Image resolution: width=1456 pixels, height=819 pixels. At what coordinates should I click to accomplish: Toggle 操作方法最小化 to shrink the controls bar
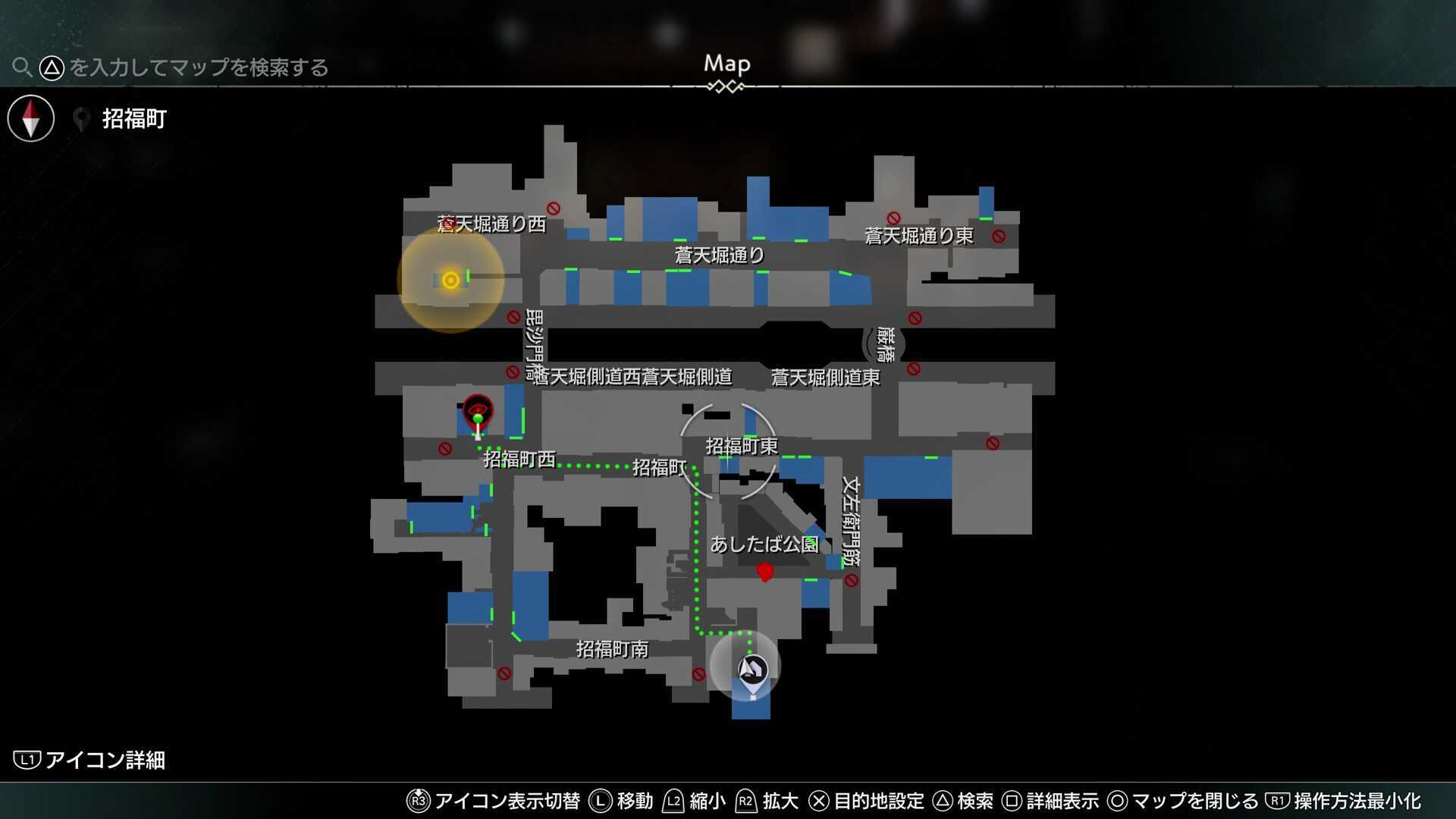point(1351,800)
